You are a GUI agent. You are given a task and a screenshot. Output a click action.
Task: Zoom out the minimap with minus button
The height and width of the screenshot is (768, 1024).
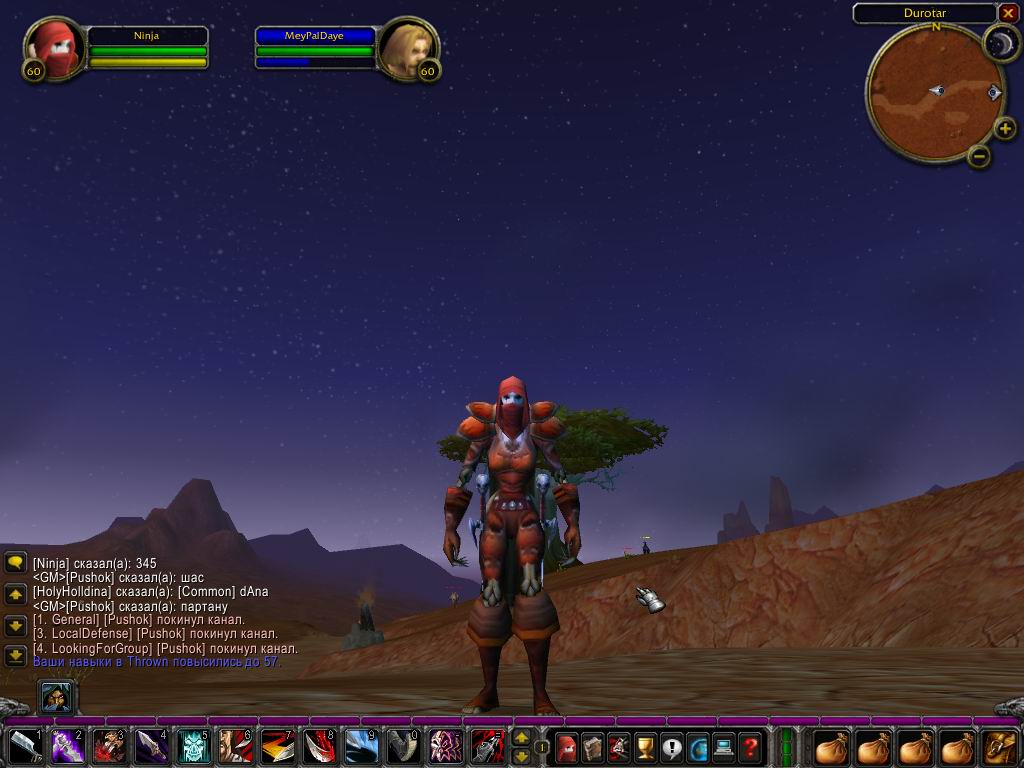pos(979,155)
